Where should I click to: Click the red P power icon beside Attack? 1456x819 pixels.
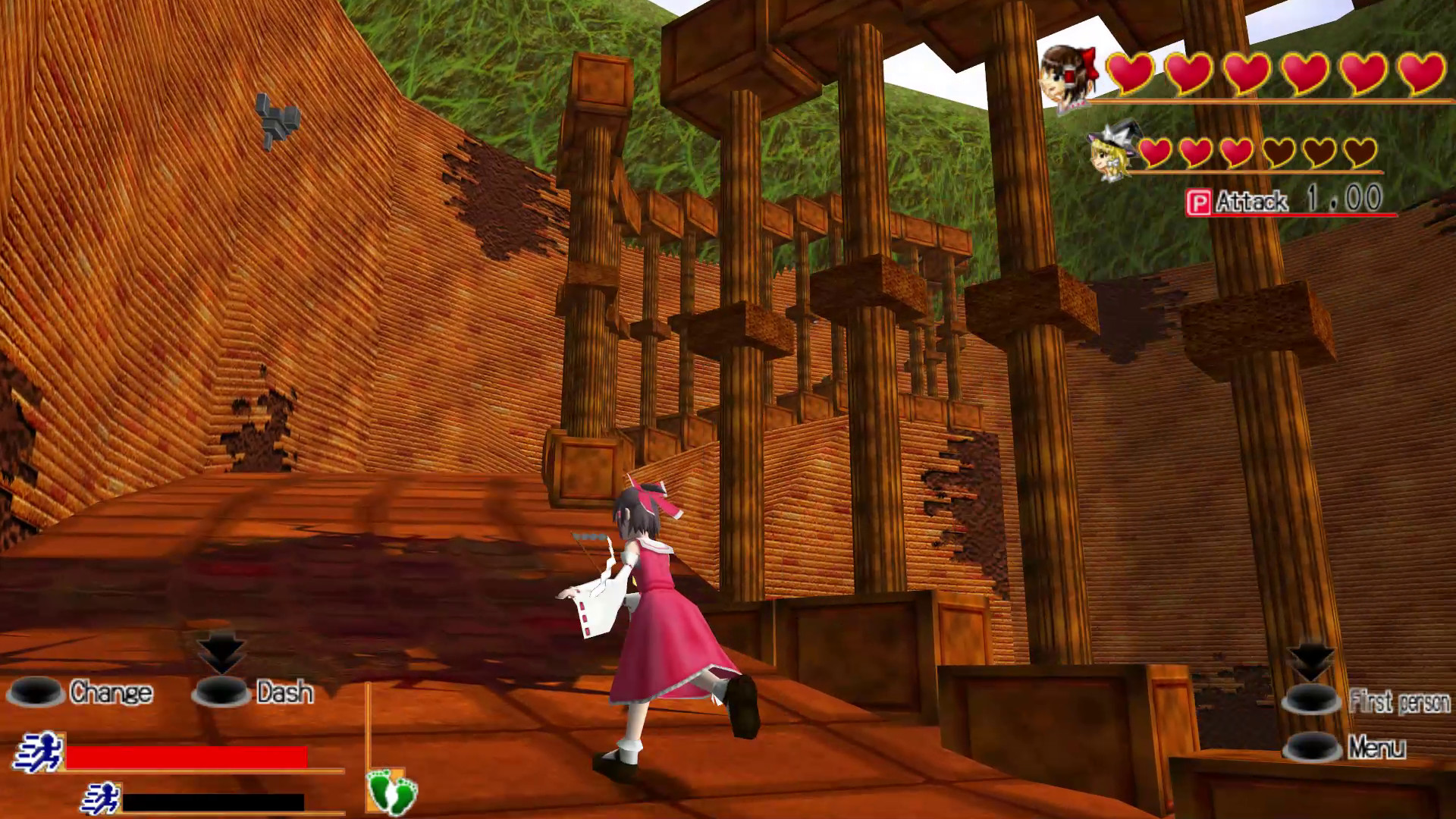1200,202
